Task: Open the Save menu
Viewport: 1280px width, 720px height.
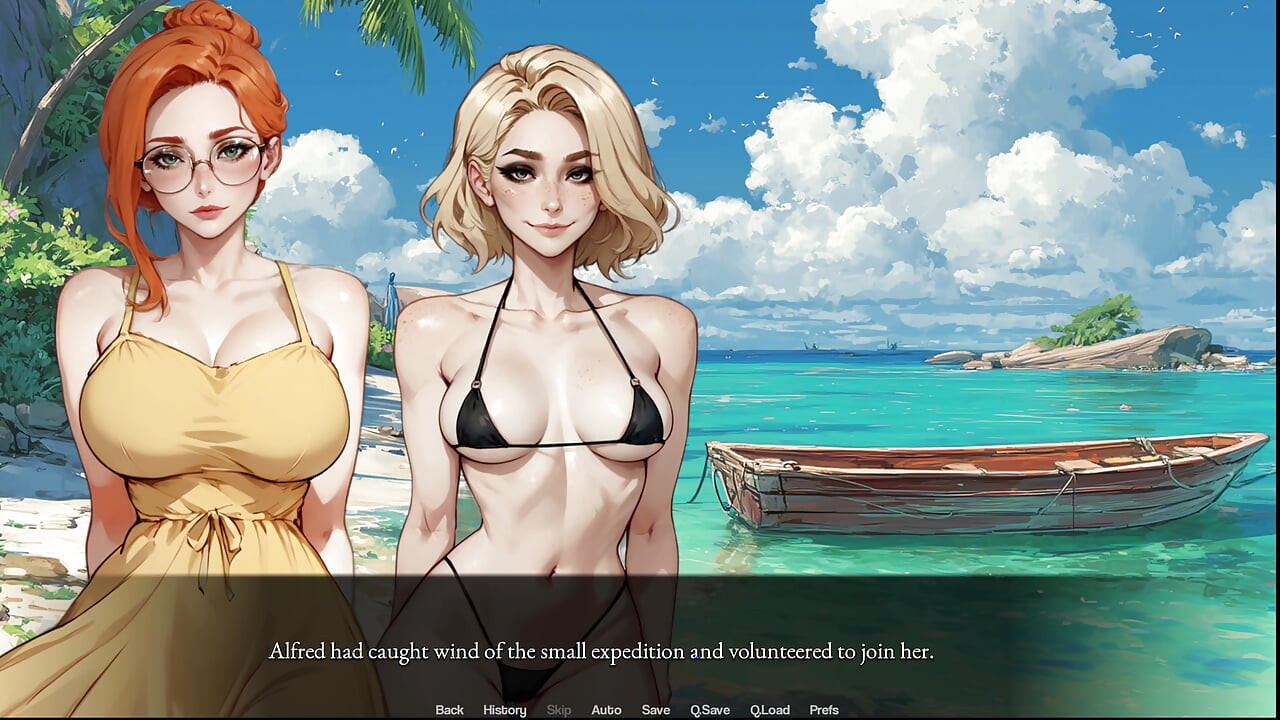Action: pyautogui.click(x=655, y=710)
